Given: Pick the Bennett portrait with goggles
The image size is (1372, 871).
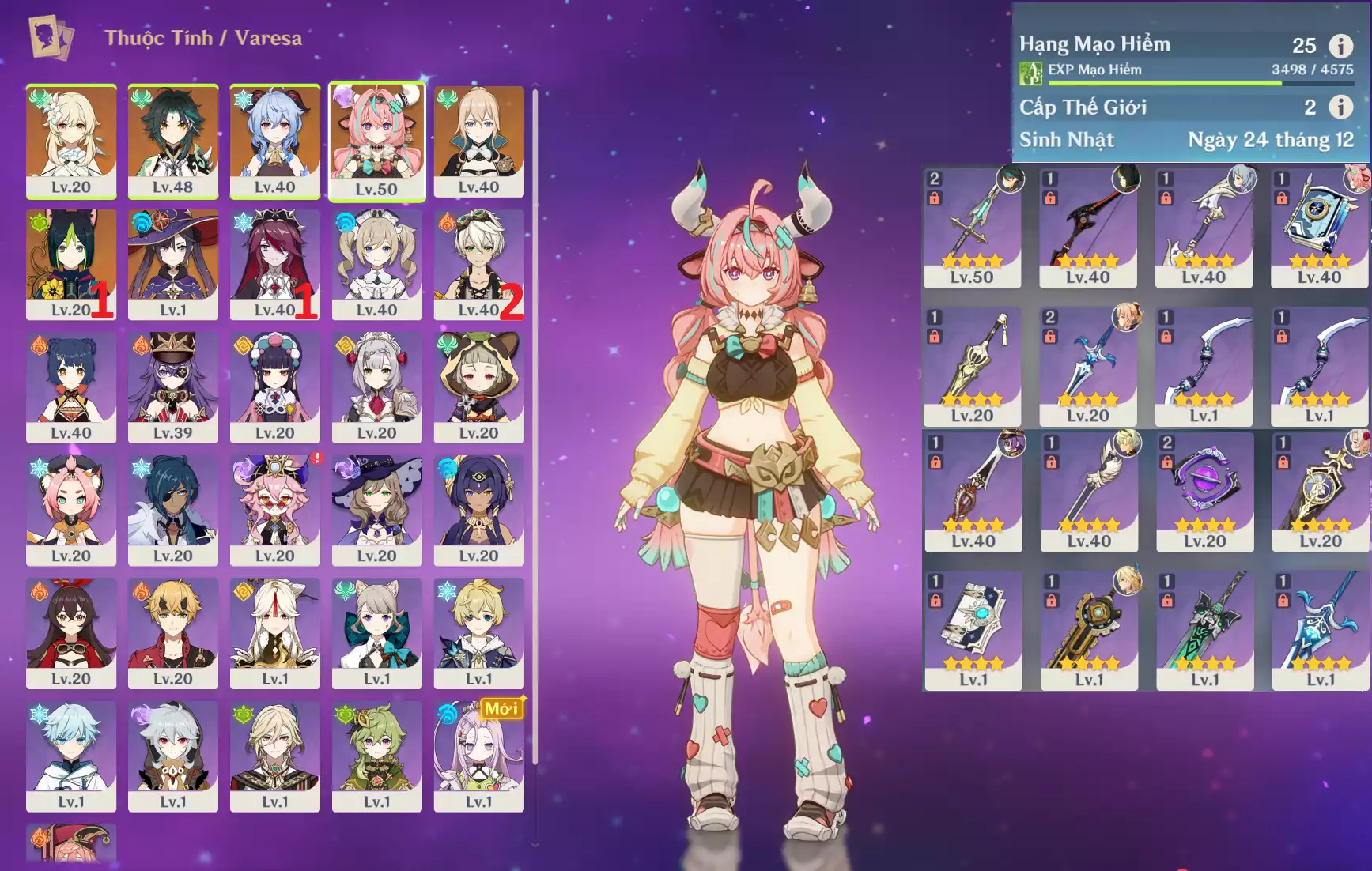Looking at the screenshot, I should pos(478,264).
